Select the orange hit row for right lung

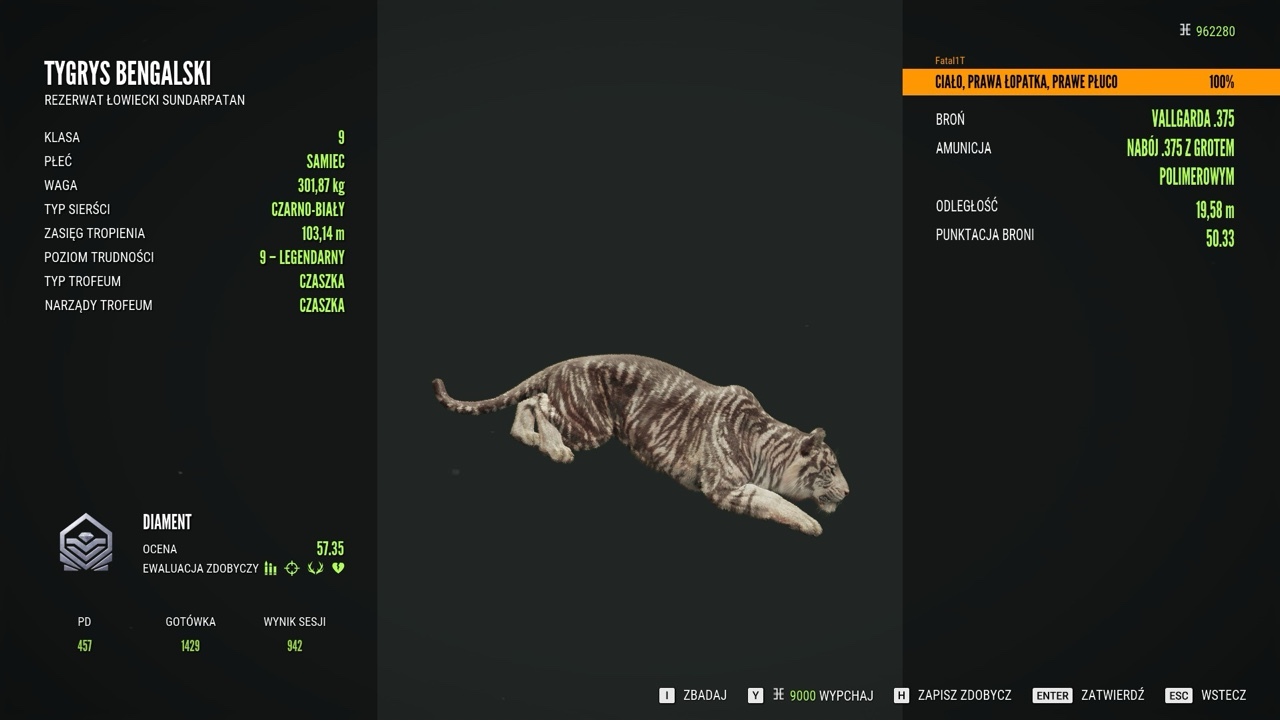pyautogui.click(x=1090, y=82)
